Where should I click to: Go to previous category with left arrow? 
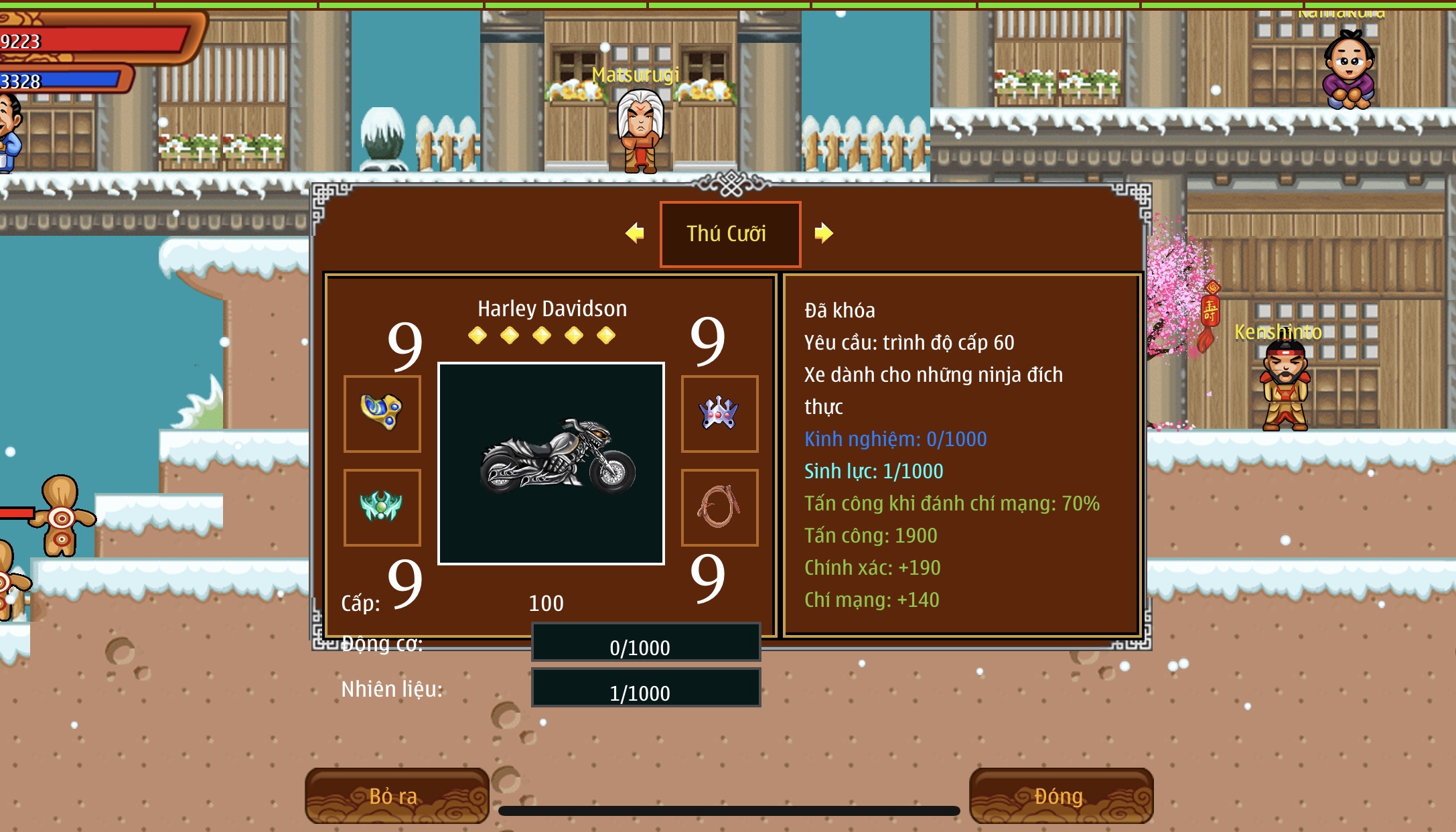point(634,233)
